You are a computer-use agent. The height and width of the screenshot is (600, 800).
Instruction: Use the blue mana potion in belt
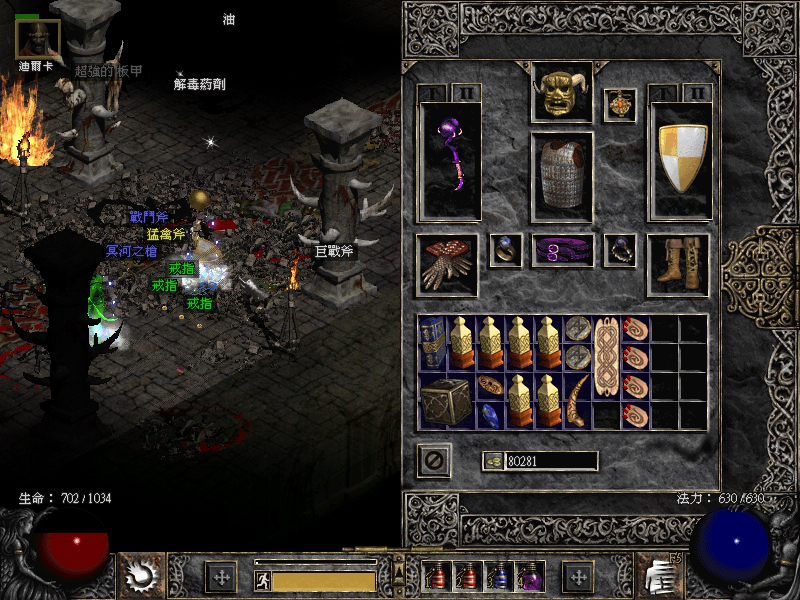tap(496, 577)
